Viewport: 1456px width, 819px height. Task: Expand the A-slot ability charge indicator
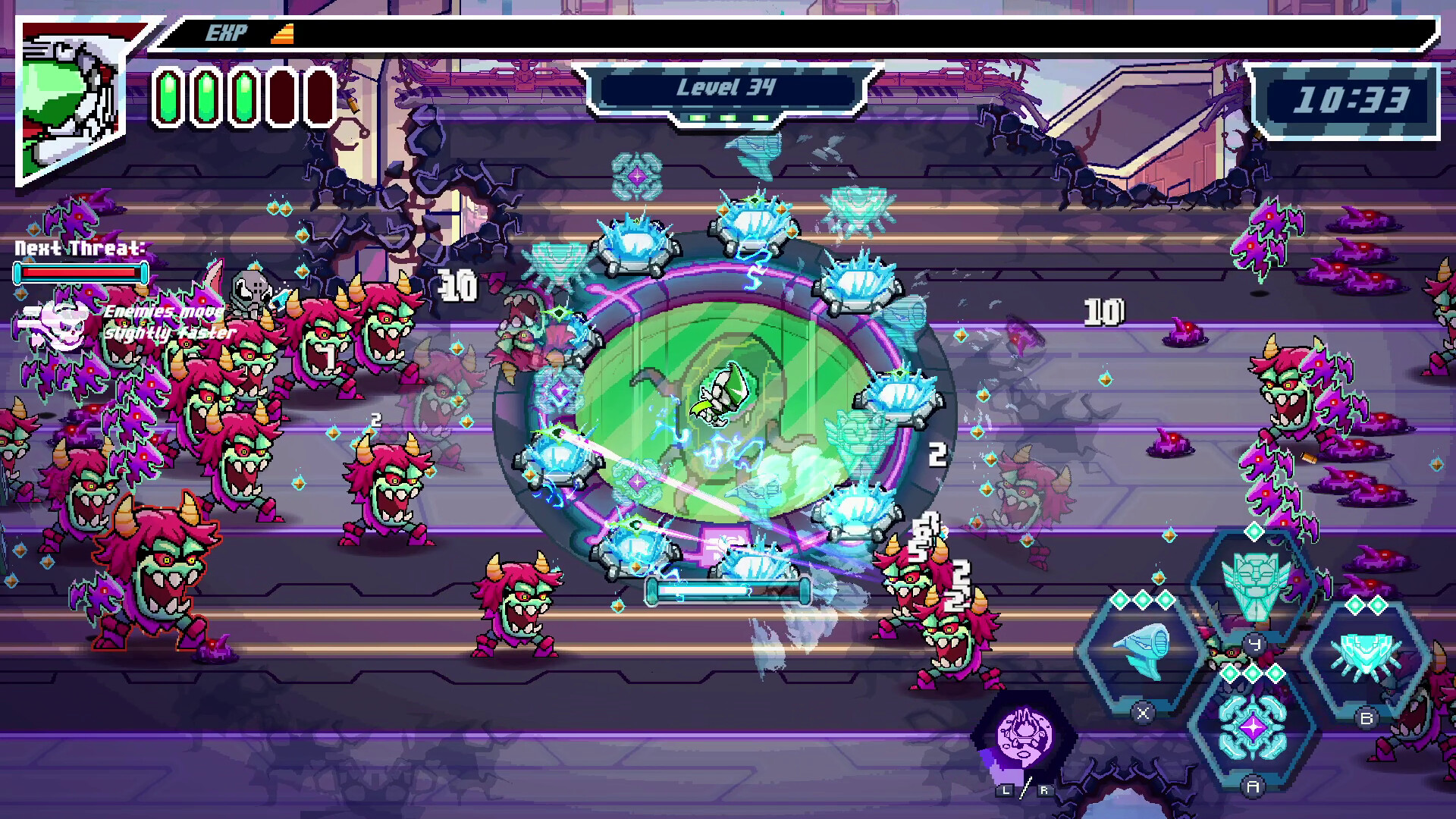[1254, 673]
